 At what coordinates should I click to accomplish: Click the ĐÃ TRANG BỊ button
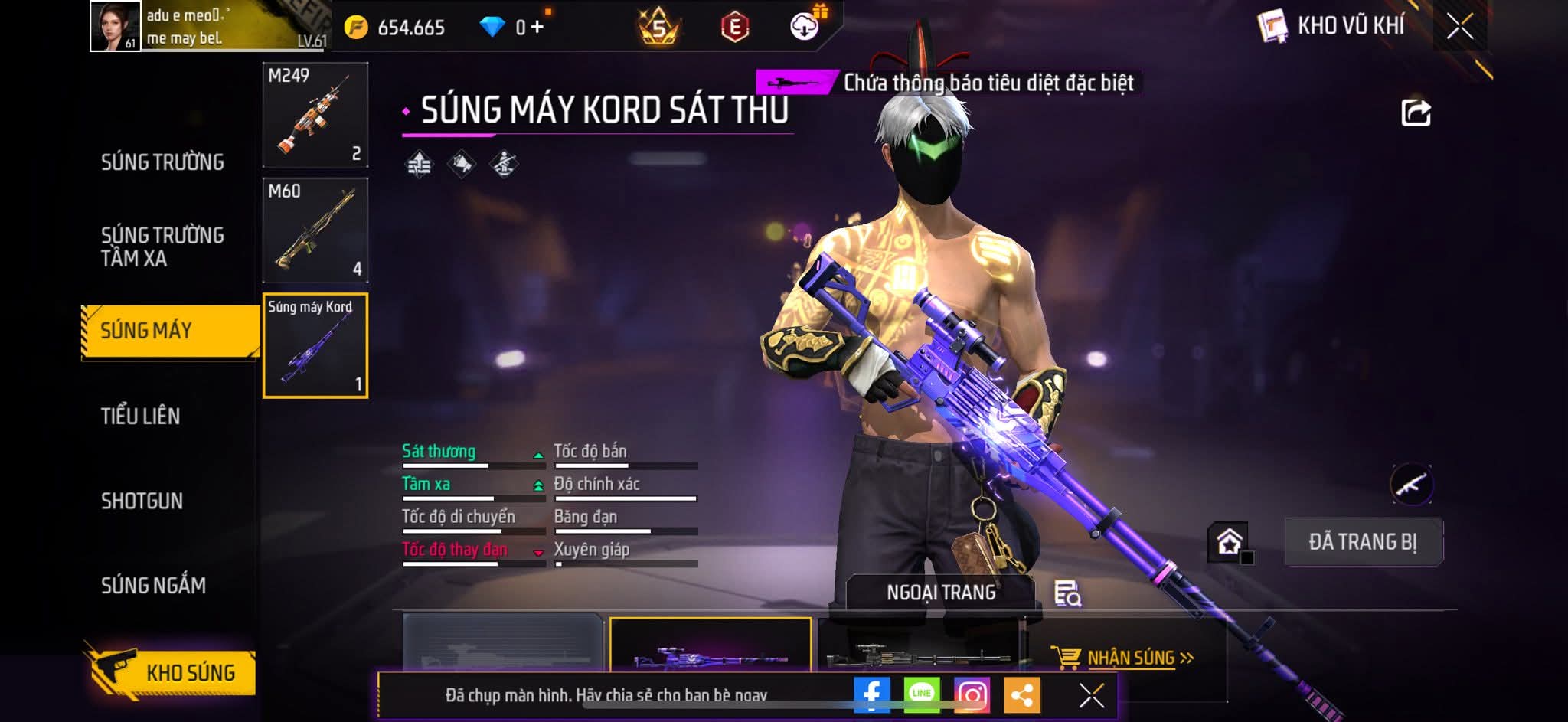pyautogui.click(x=1363, y=542)
